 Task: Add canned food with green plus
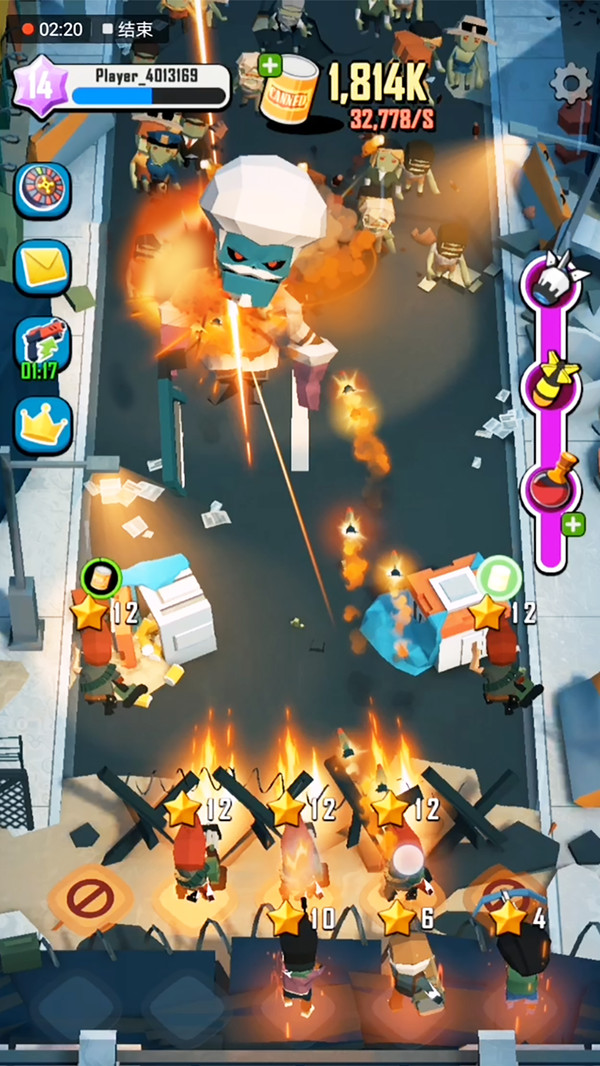coord(270,66)
